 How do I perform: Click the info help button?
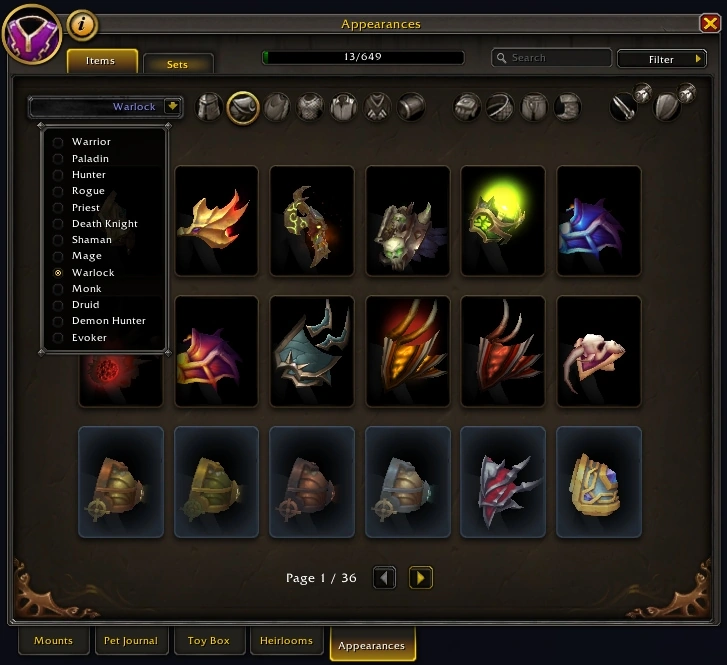pos(82,24)
